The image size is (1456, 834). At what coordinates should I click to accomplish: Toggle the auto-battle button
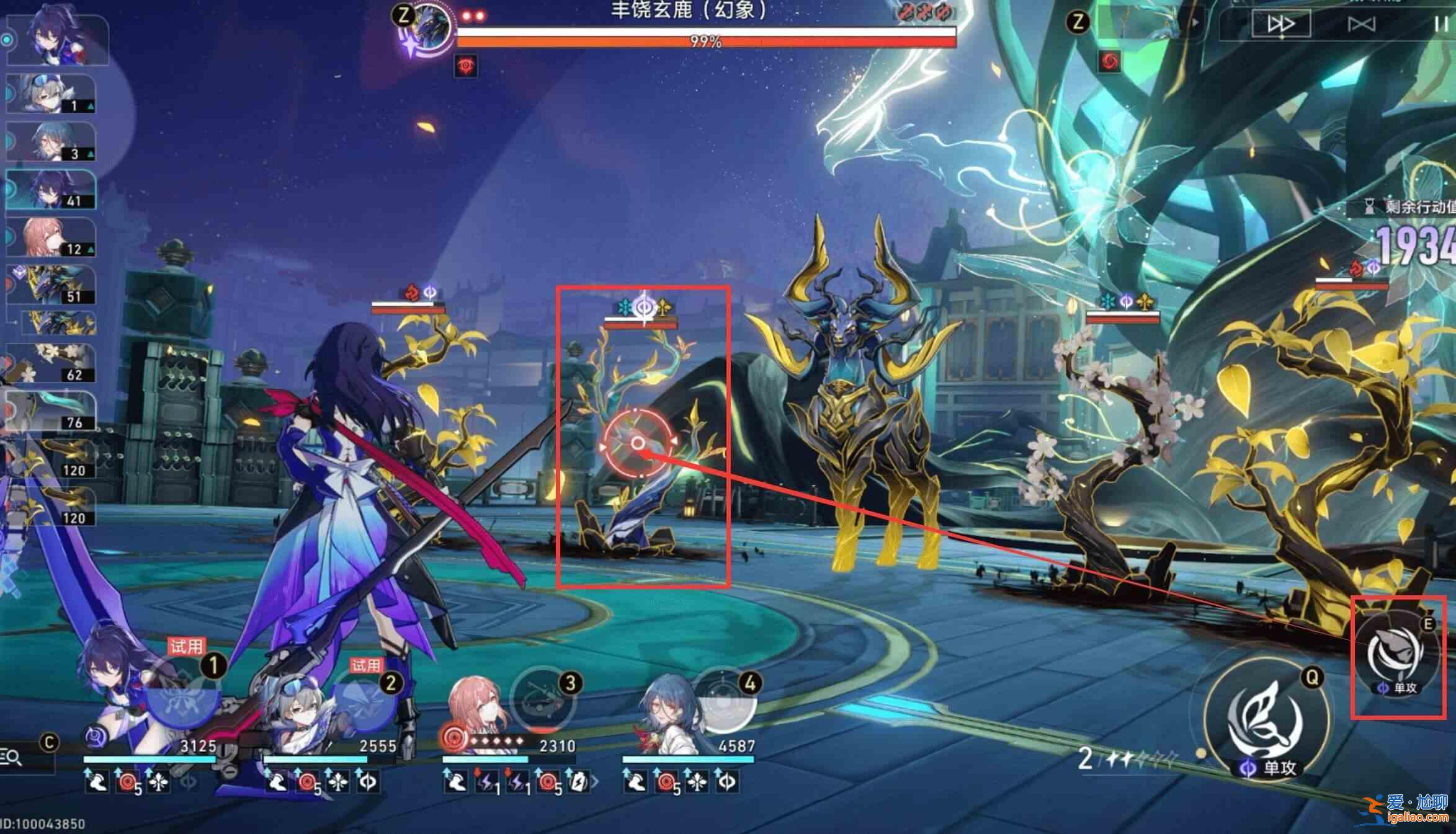tap(1362, 24)
